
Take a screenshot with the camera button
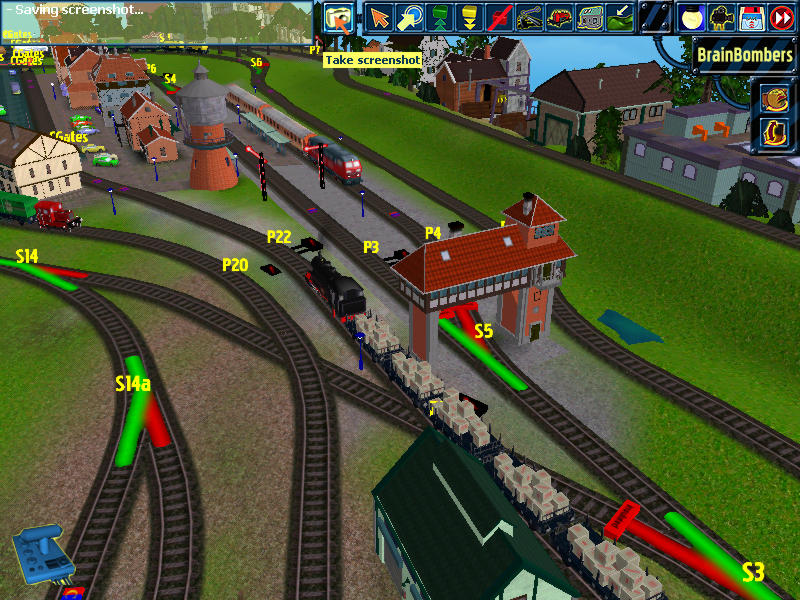340,18
